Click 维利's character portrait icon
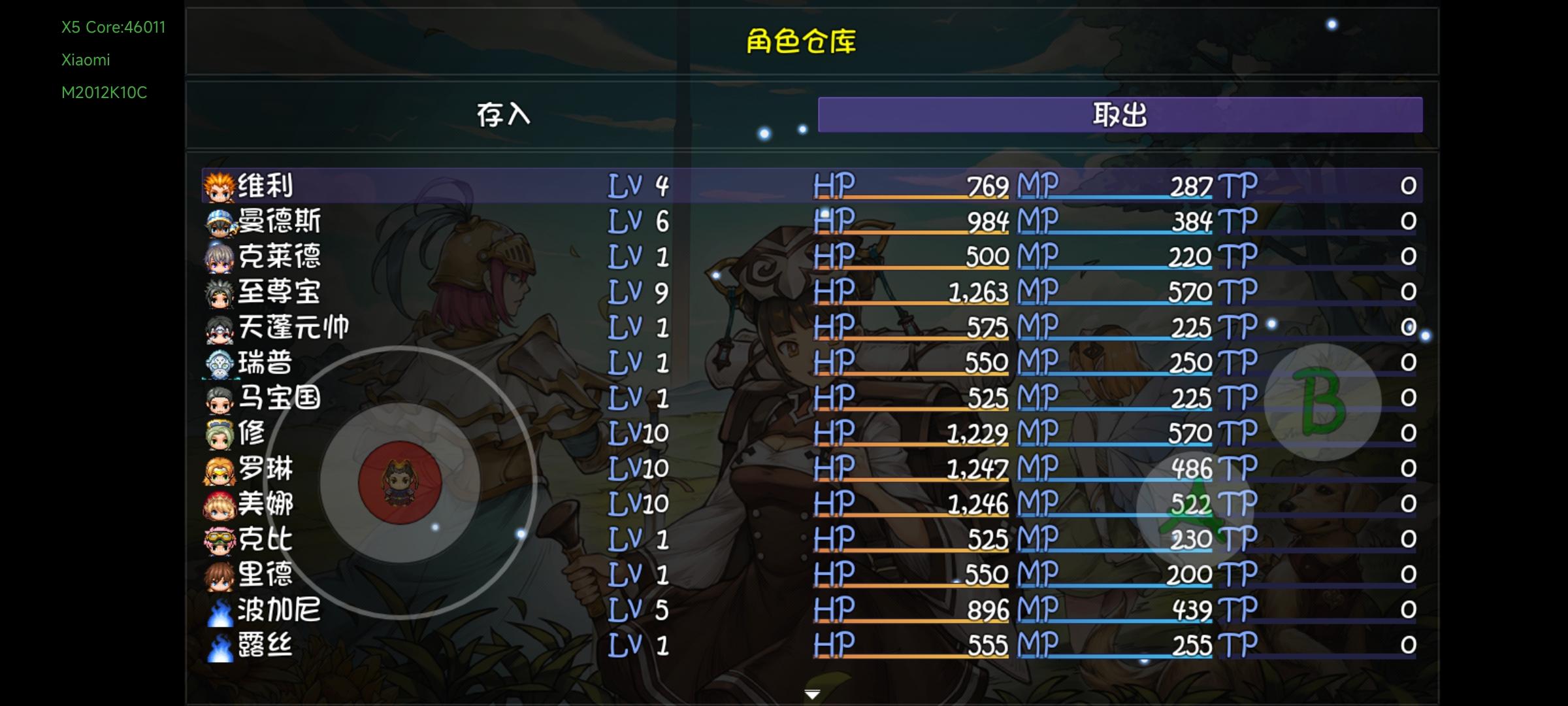This screenshot has width=1568, height=706. [x=218, y=186]
